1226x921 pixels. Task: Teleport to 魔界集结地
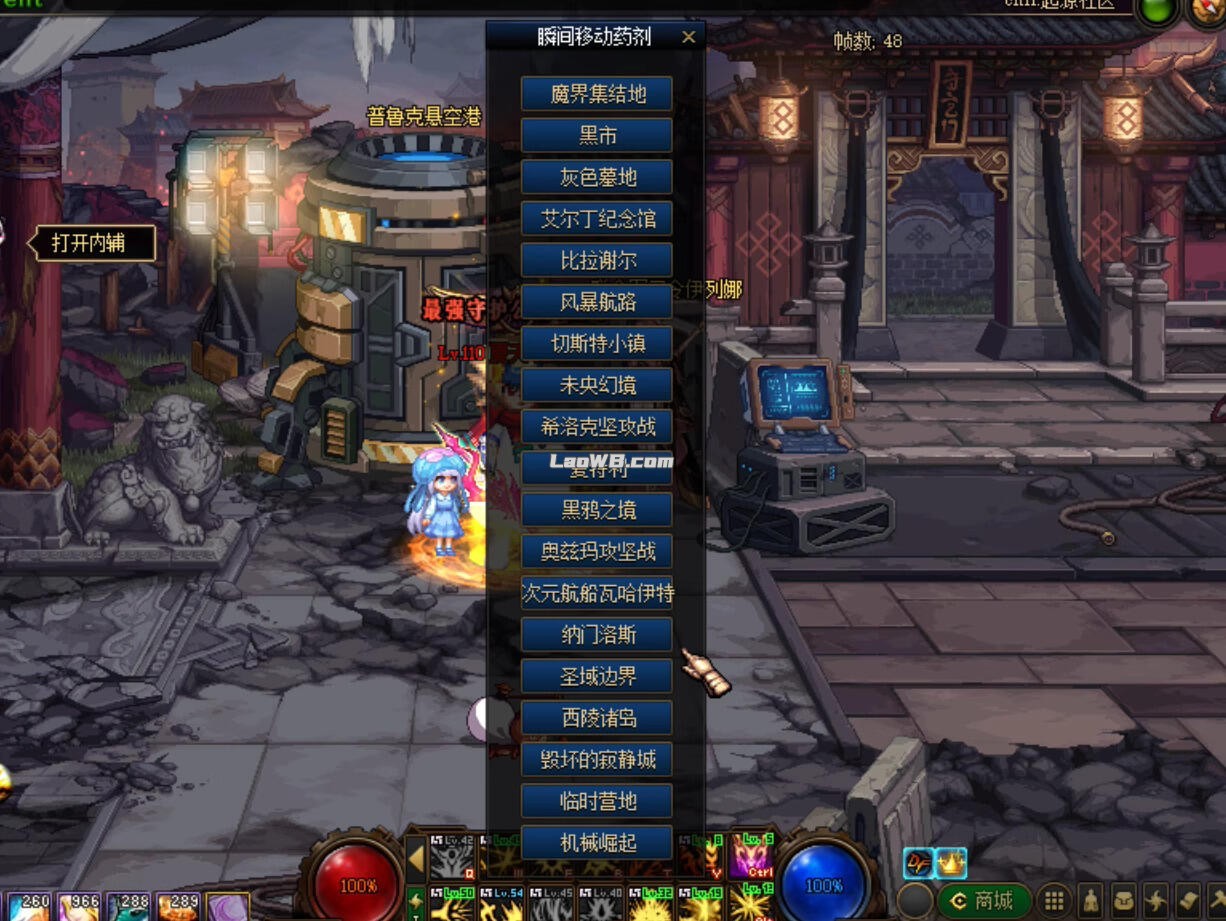pyautogui.click(x=597, y=94)
